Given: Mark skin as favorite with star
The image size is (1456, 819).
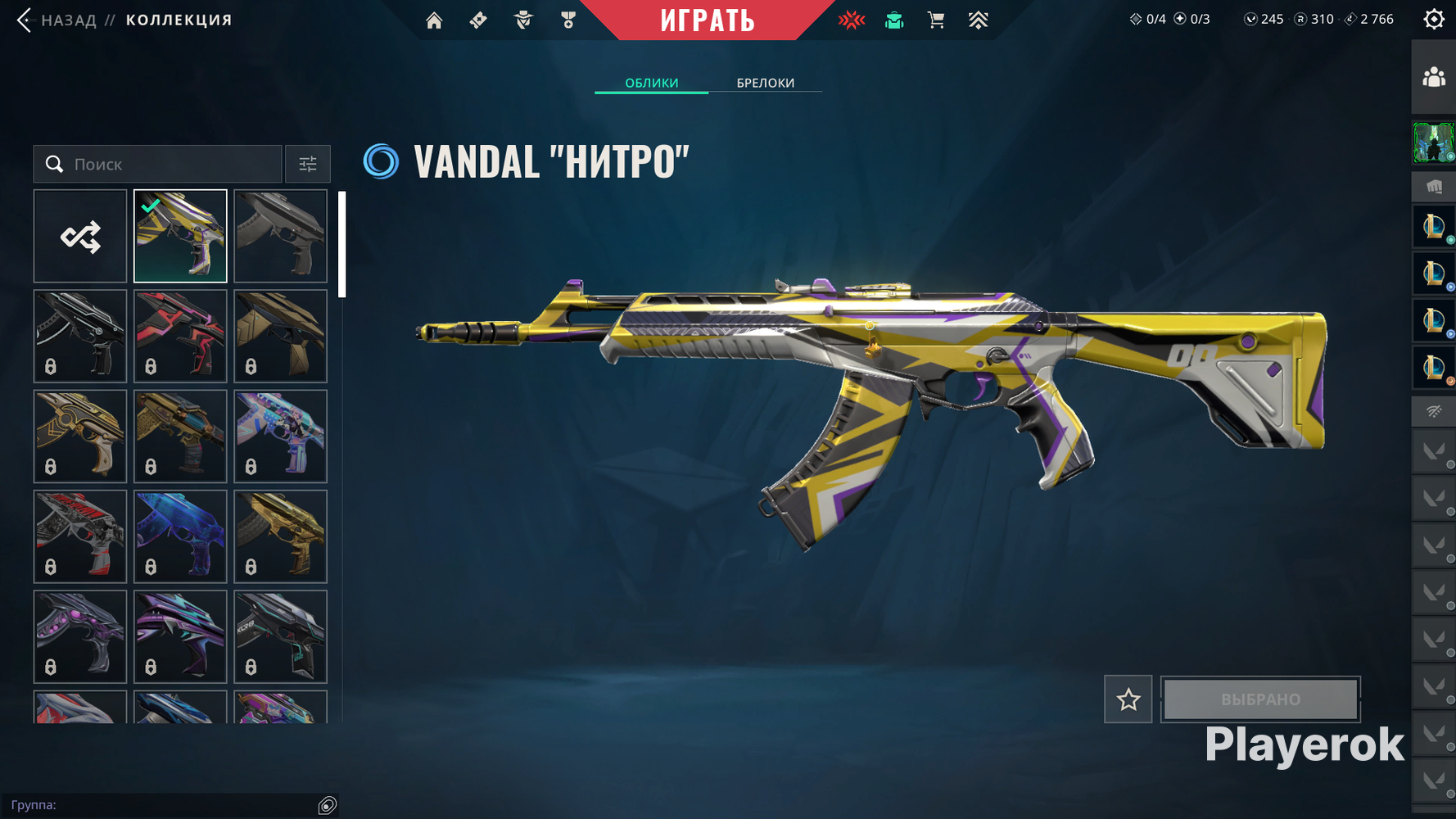Looking at the screenshot, I should [1128, 699].
